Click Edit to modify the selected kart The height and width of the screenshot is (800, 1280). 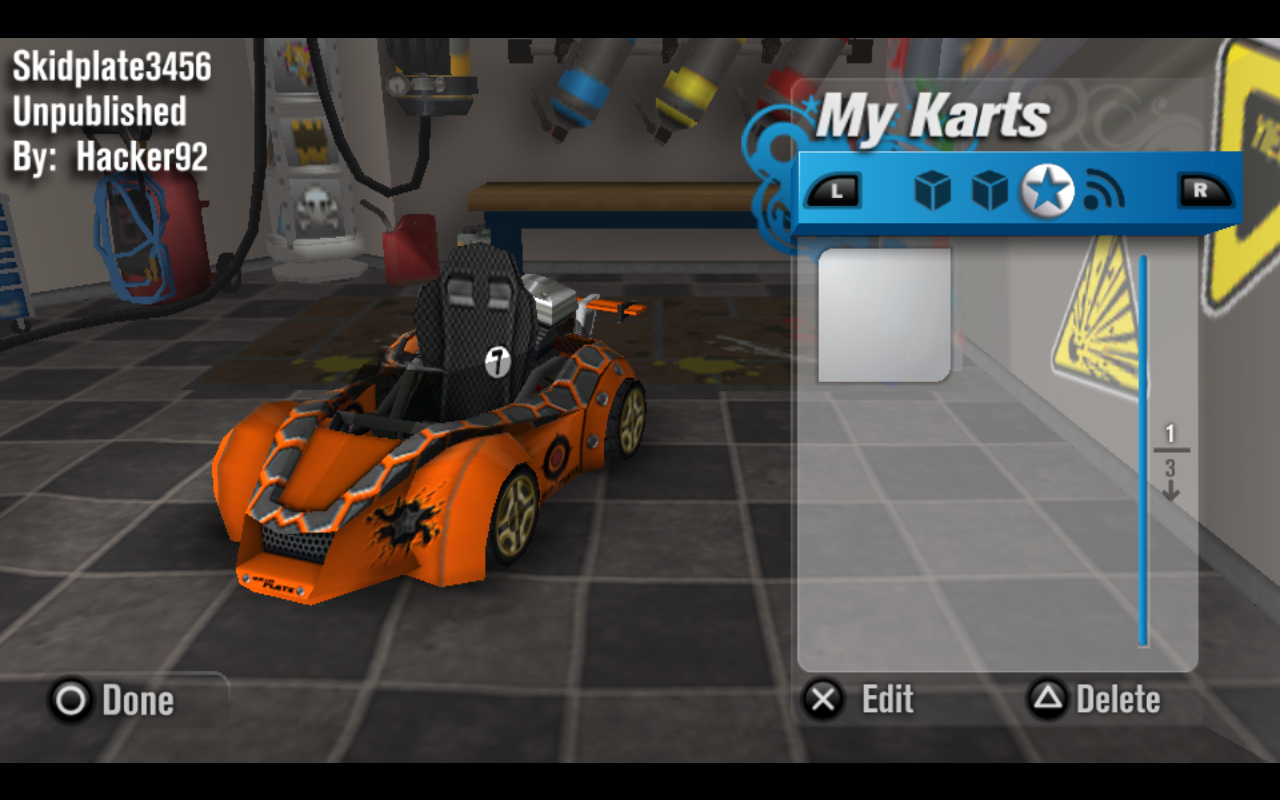pyautogui.click(x=888, y=701)
